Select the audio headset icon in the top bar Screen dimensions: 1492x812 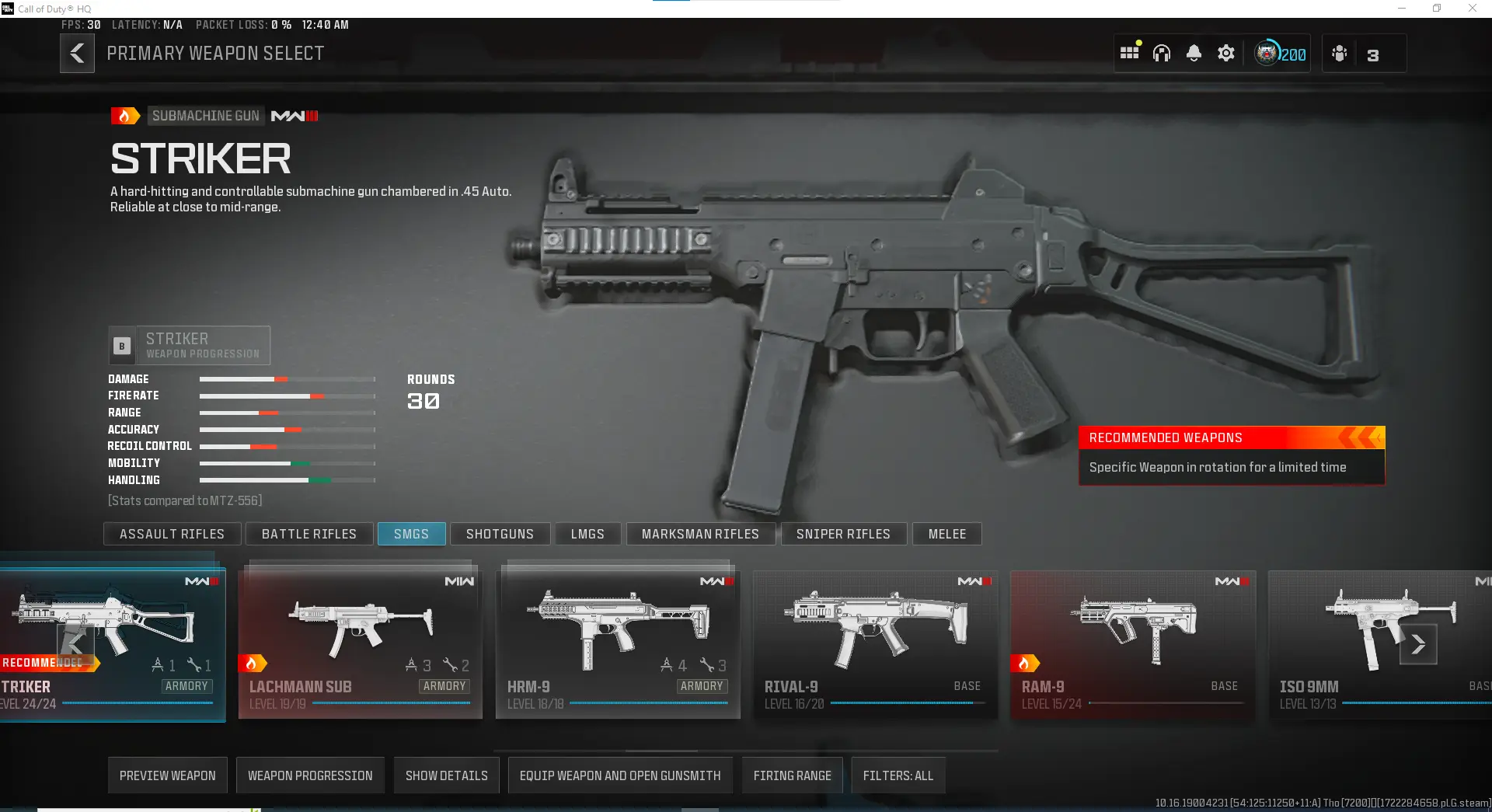(x=1161, y=53)
